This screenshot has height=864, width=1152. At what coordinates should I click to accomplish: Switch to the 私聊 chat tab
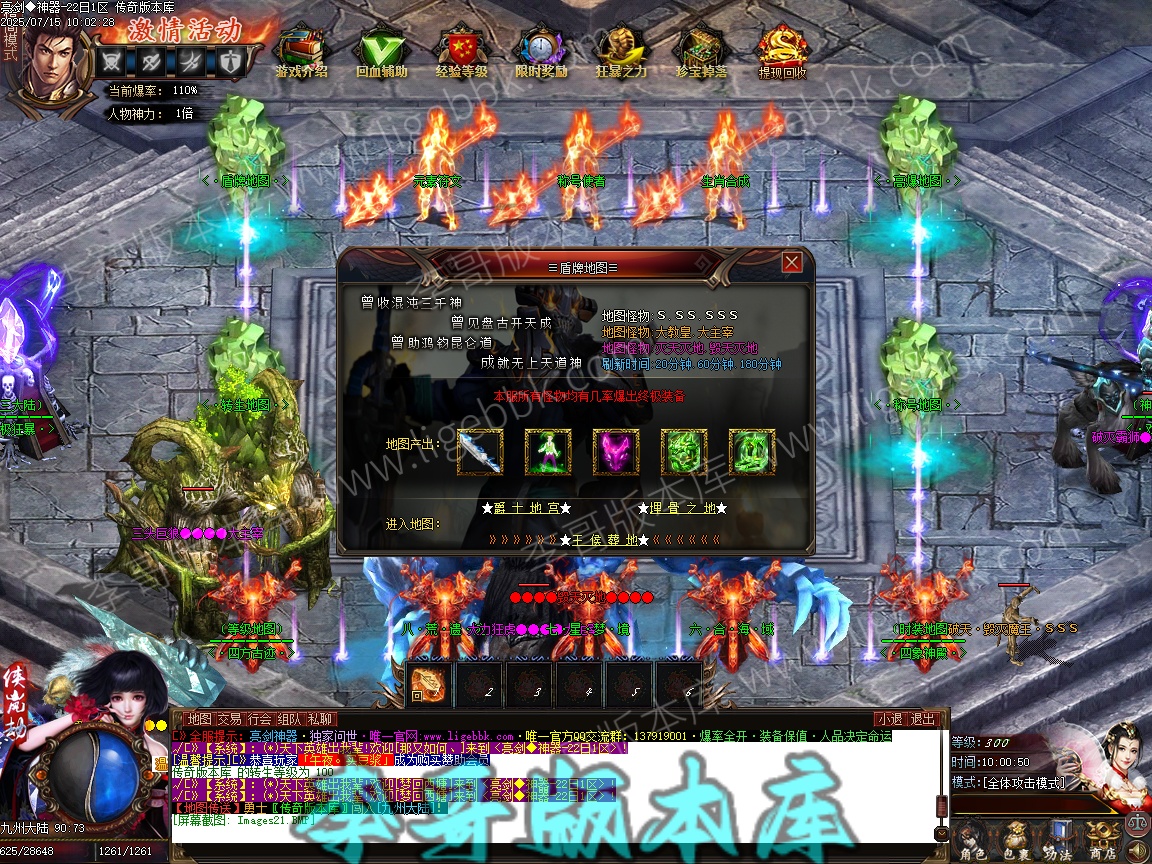pos(320,719)
